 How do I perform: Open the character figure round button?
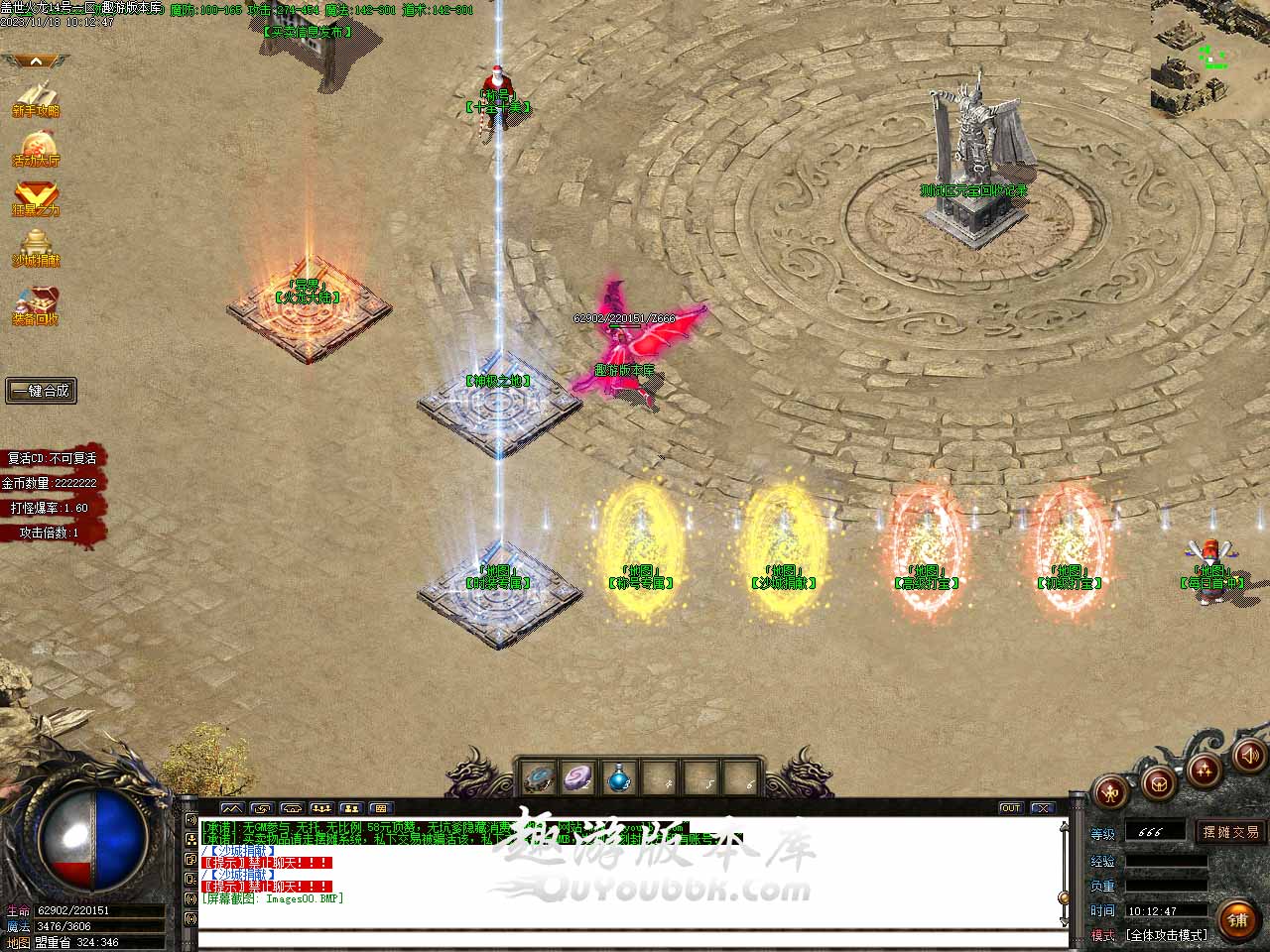(1110, 791)
